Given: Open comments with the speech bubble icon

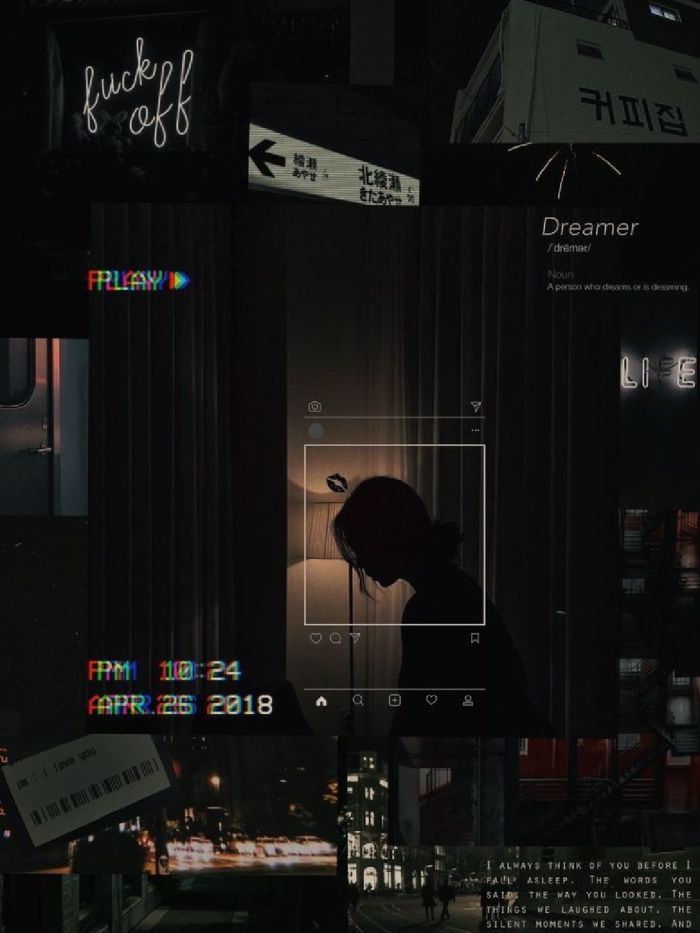Looking at the screenshot, I should click(x=335, y=638).
